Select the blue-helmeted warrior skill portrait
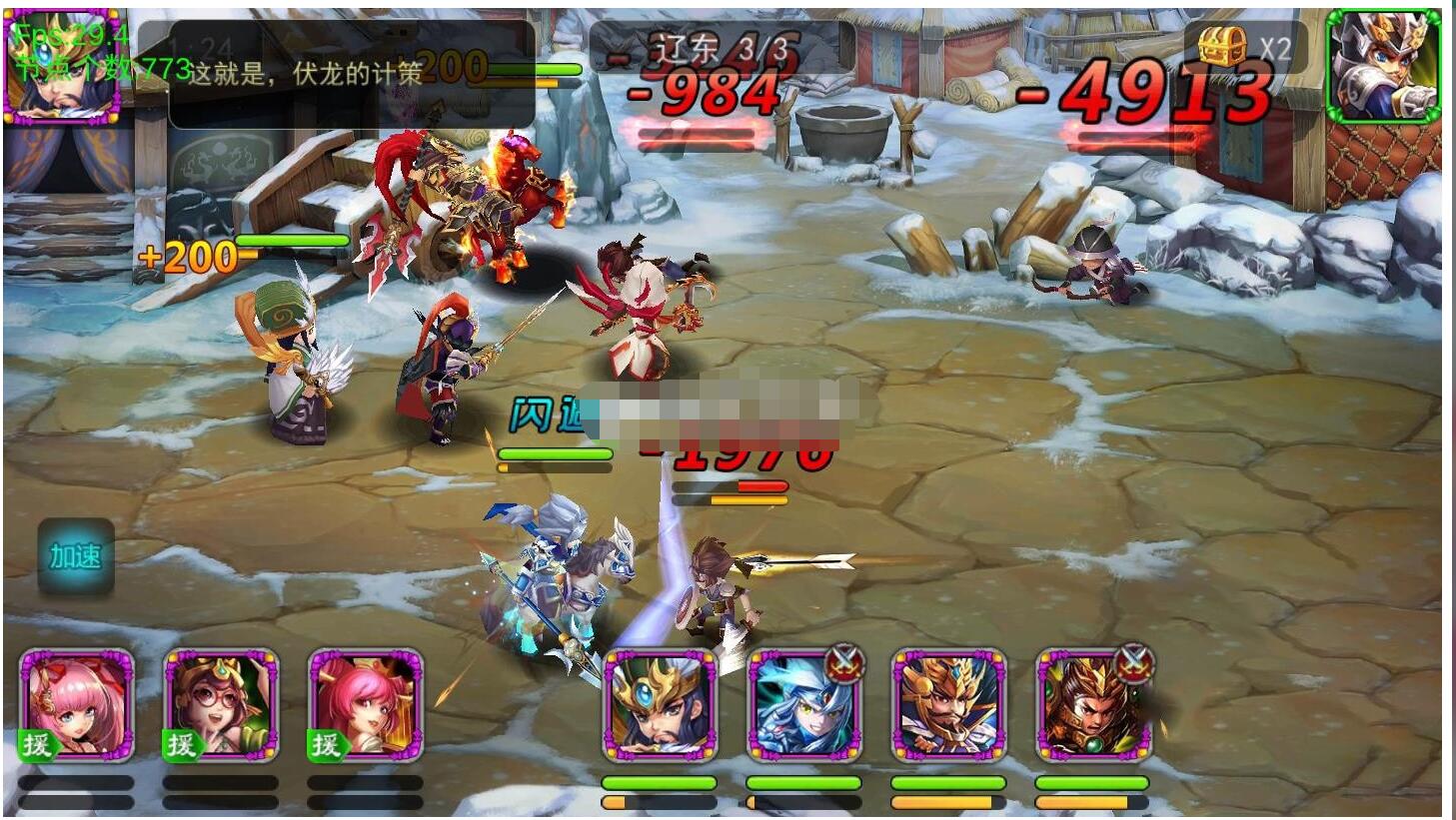The height and width of the screenshot is (820, 1456). [660, 709]
